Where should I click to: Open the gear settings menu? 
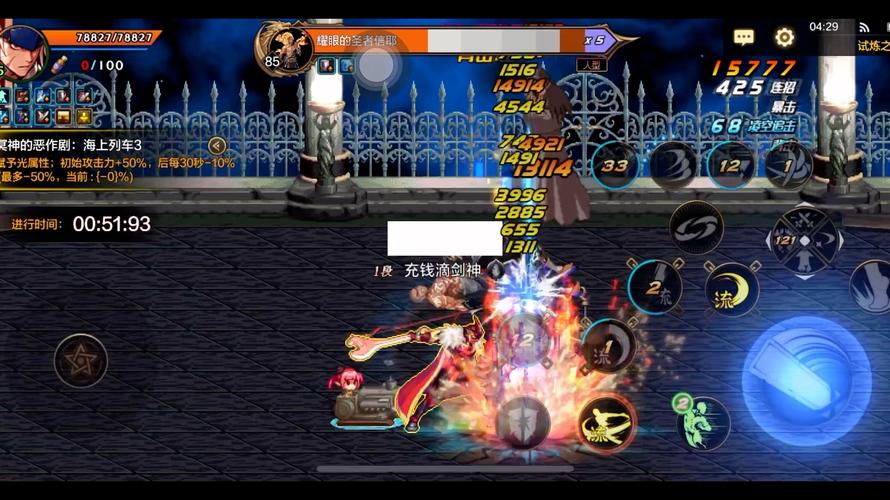(x=785, y=37)
